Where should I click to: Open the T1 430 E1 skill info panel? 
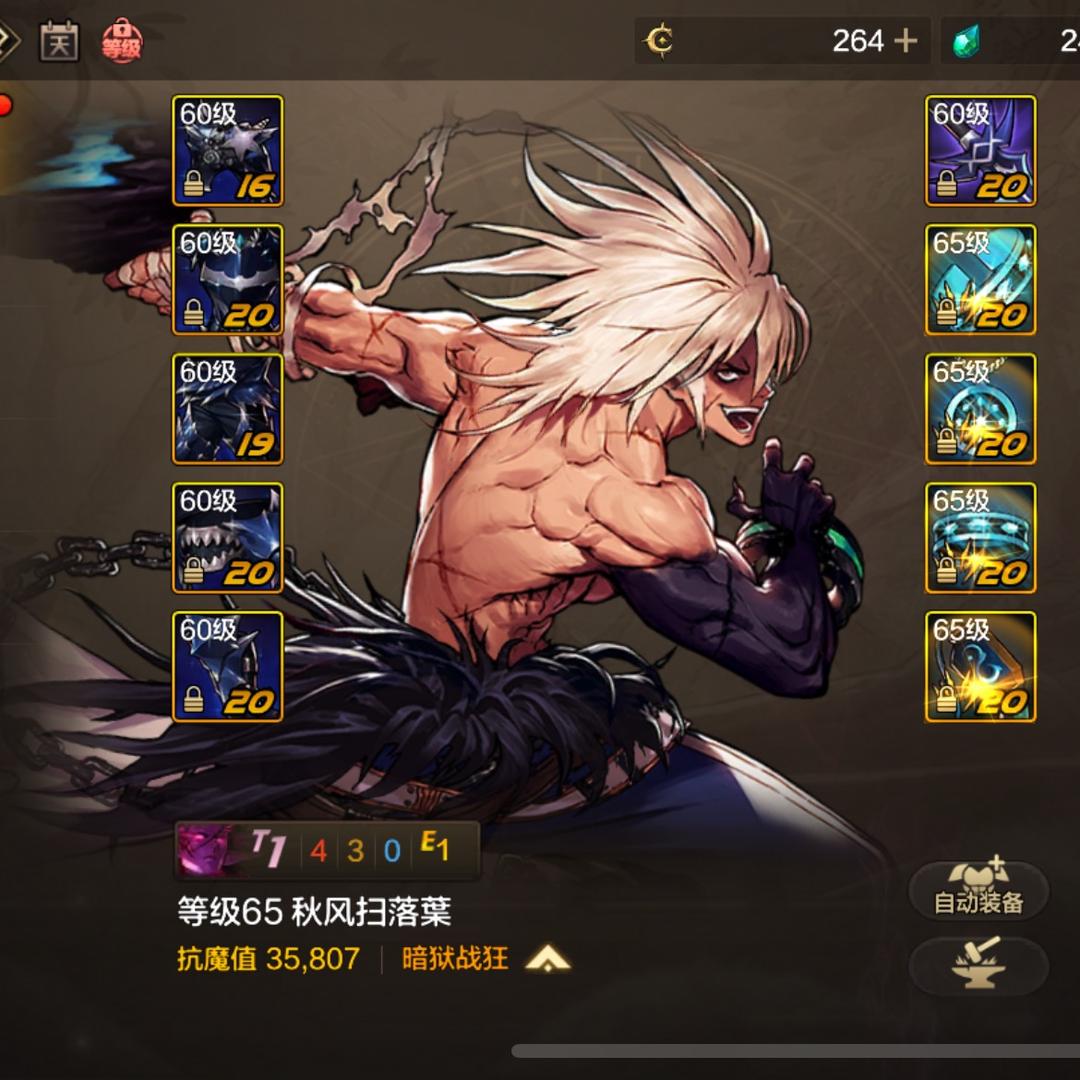click(x=327, y=850)
